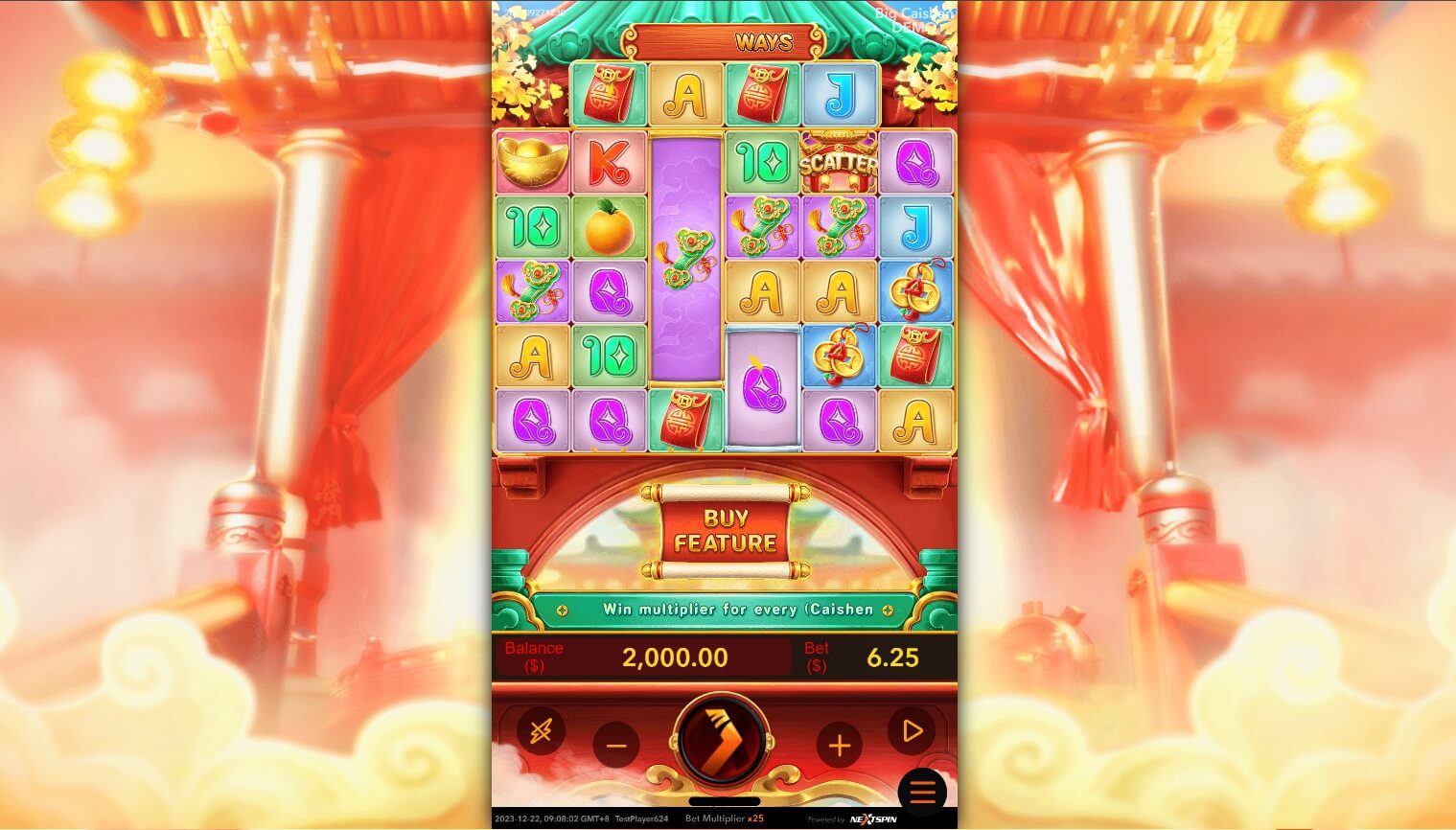Open the hamburger menu at bottom right

click(x=921, y=791)
